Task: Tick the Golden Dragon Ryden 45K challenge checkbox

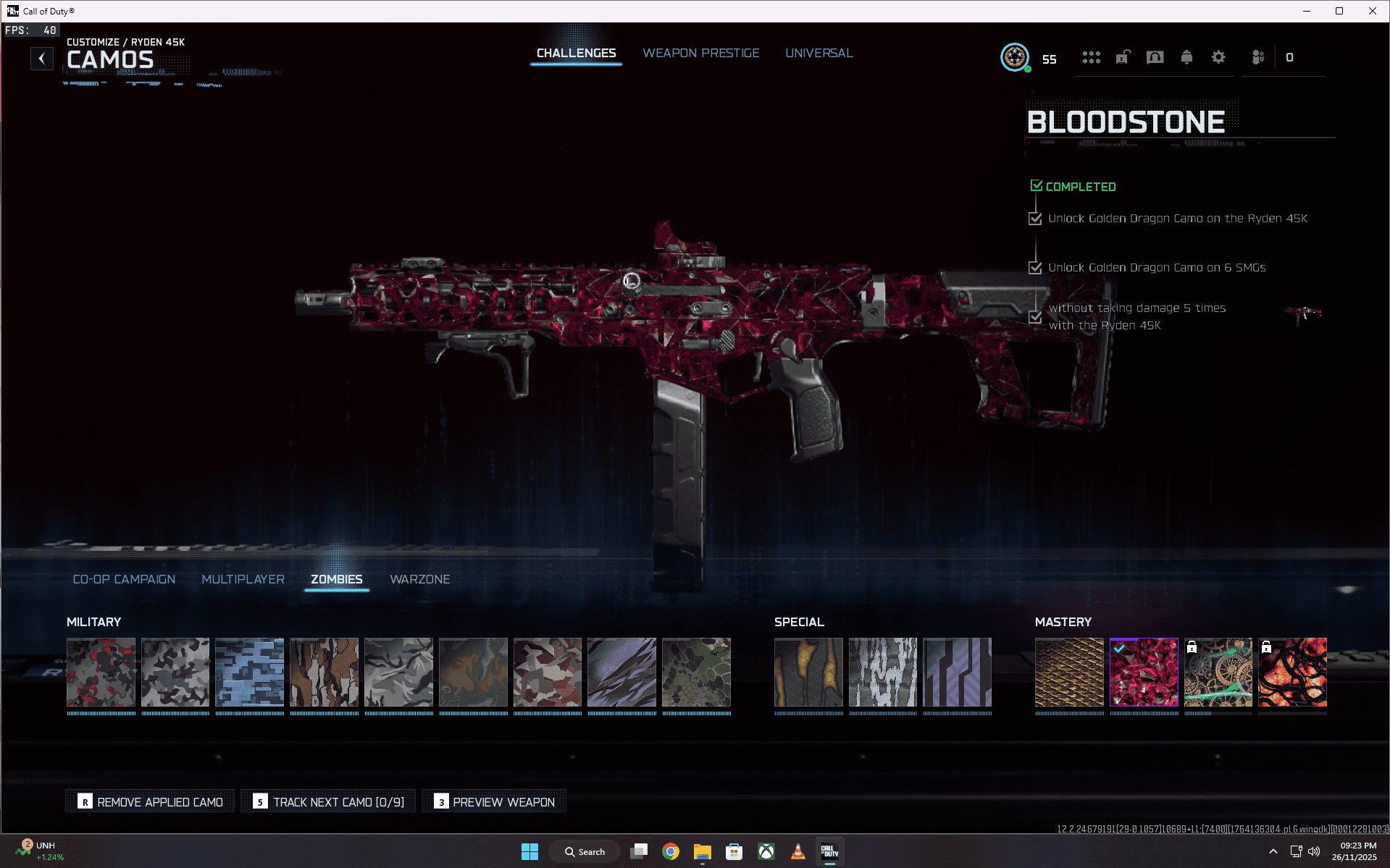Action: click(1034, 219)
